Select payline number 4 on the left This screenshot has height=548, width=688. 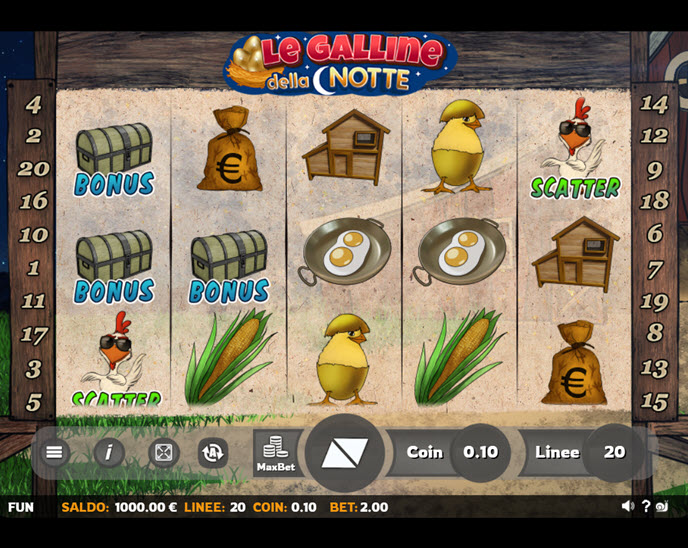point(34,104)
